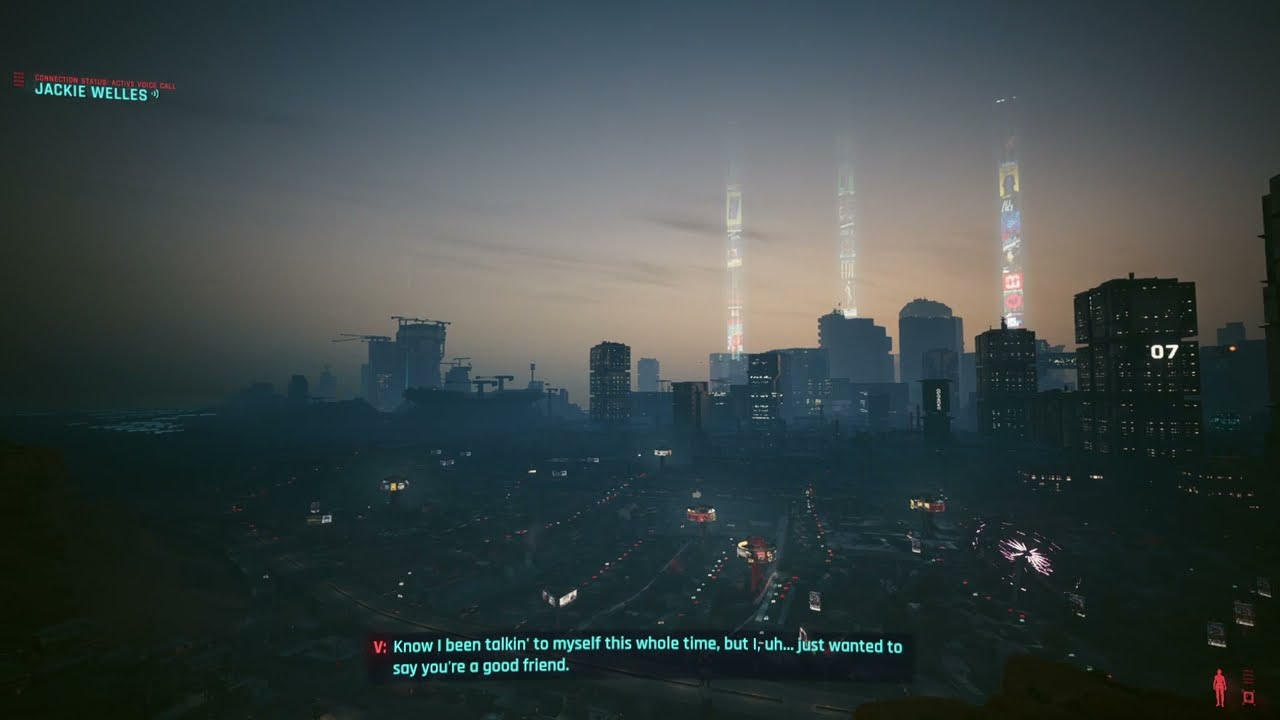This screenshot has height=720, width=1280.
Task: Click the red body silhouette health icon
Action: point(1220,686)
